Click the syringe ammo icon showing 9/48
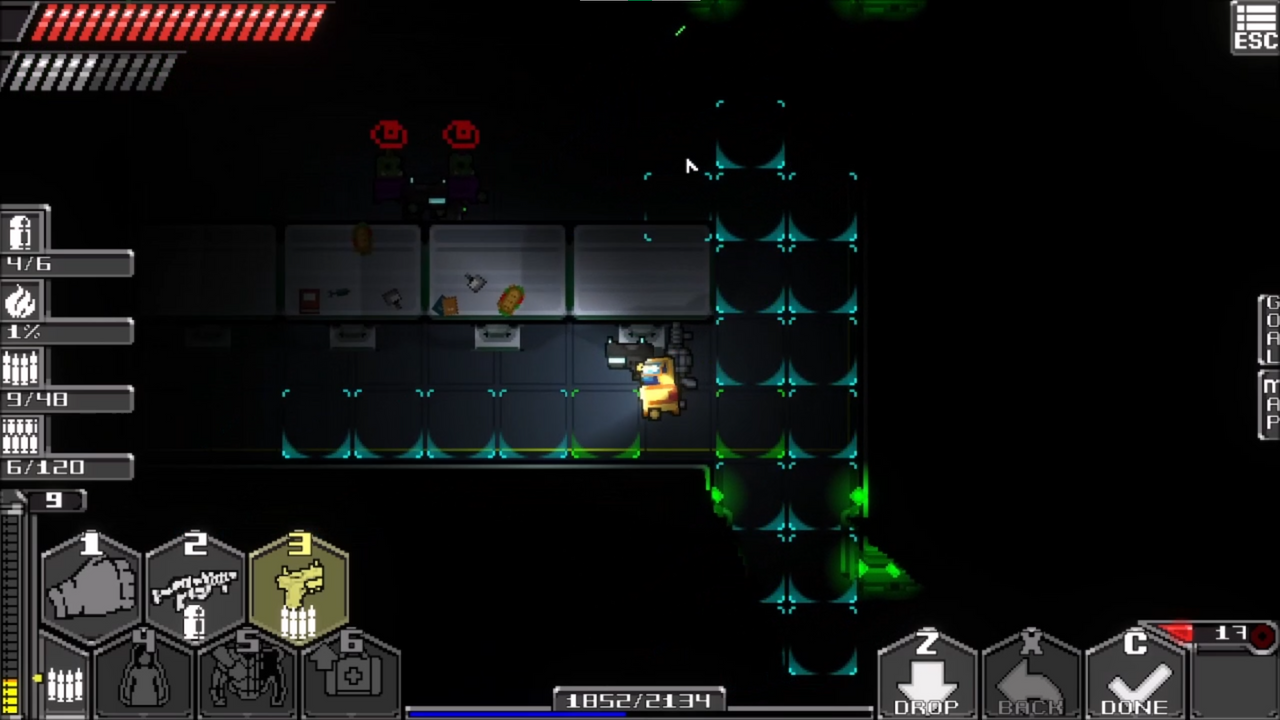 pyautogui.click(x=22, y=368)
